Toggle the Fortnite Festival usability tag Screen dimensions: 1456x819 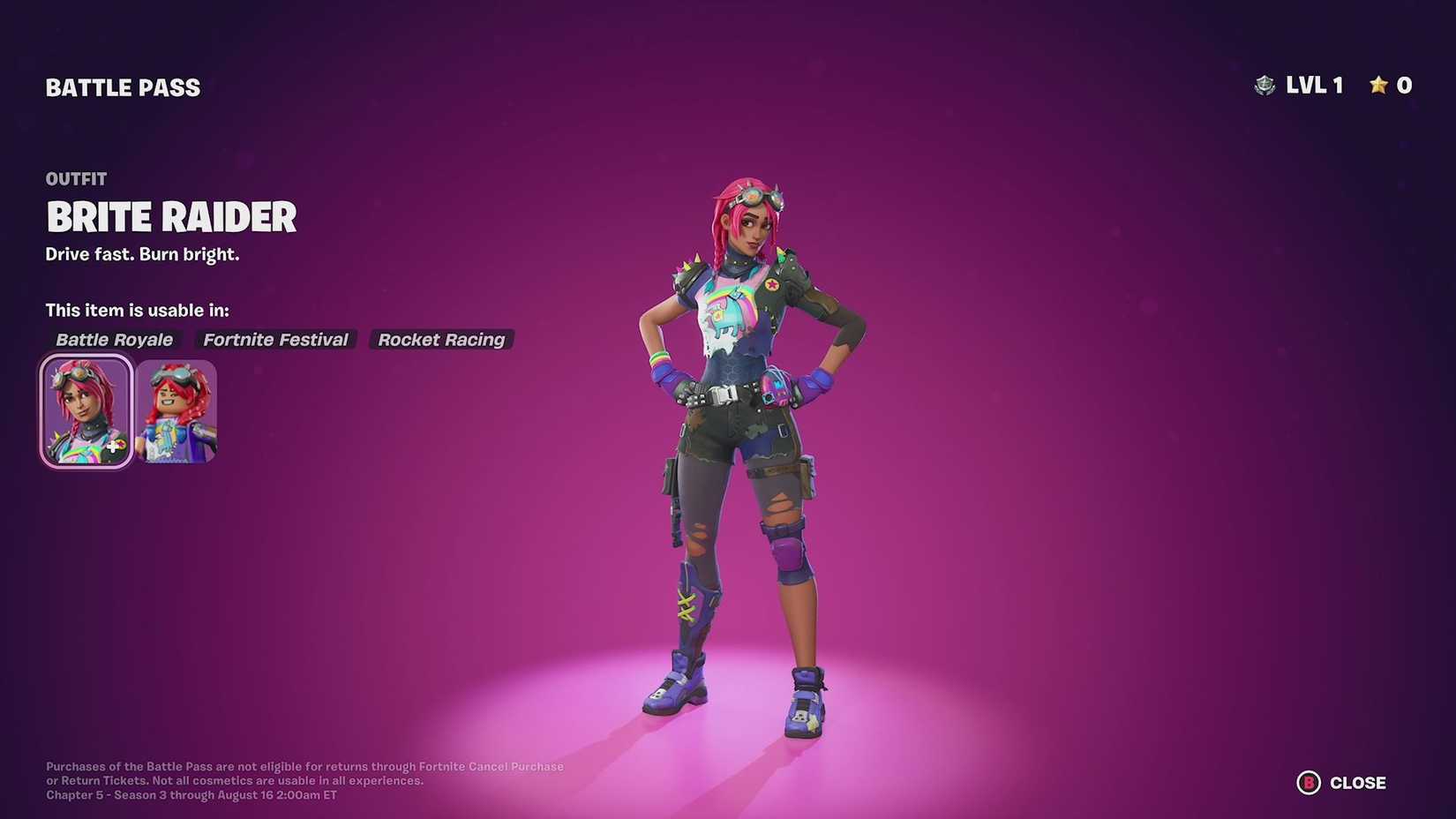274,339
